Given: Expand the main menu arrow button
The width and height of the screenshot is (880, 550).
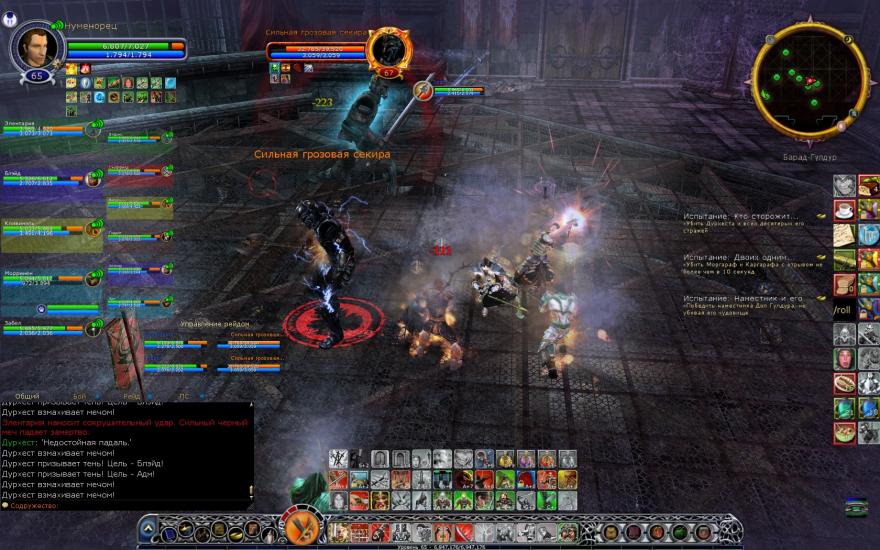Looking at the screenshot, I should pos(148,527).
